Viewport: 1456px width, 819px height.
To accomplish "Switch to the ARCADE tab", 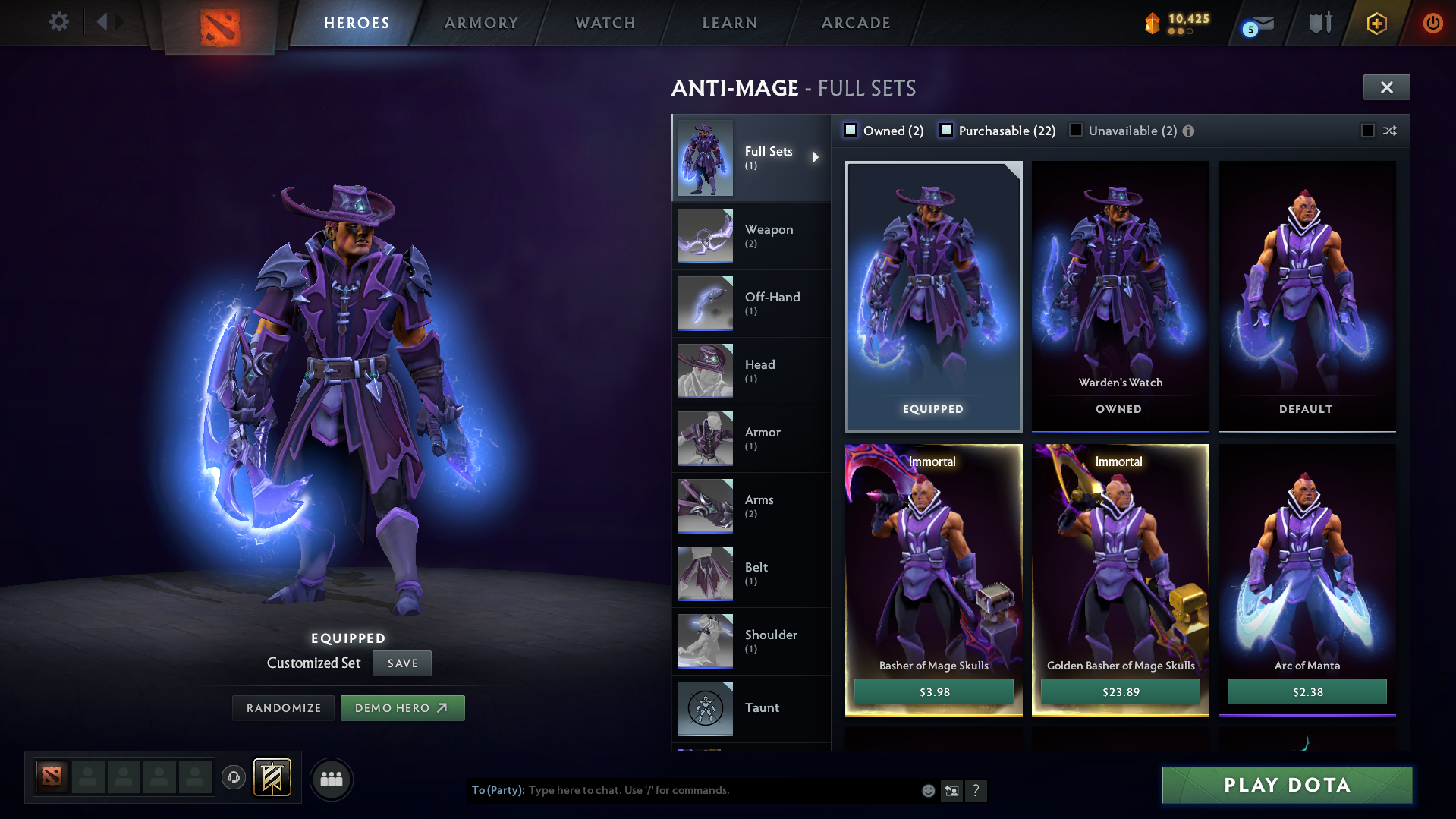I will pyautogui.click(x=855, y=23).
